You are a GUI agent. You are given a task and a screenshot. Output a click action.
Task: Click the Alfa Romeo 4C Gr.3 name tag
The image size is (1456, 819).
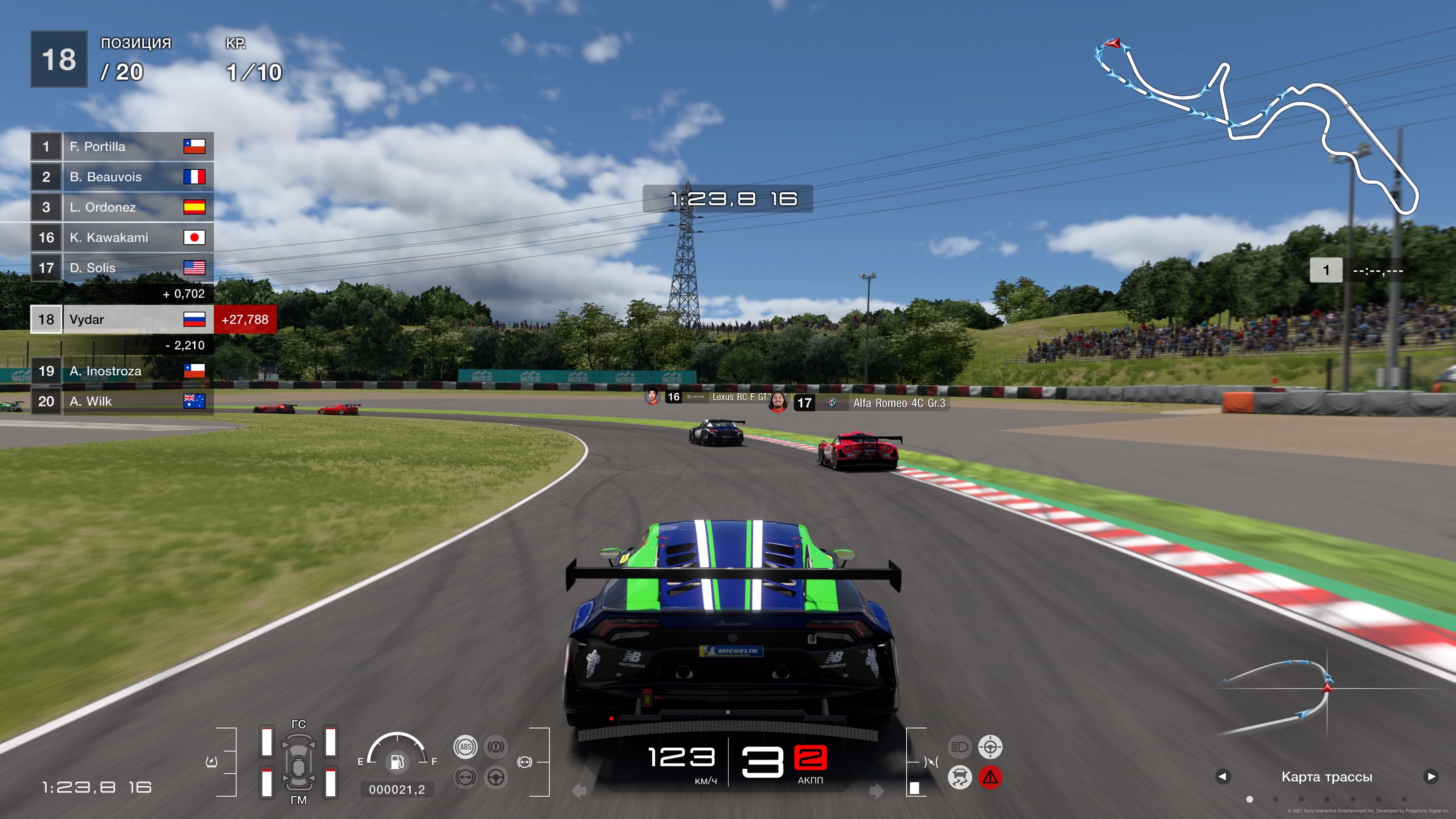click(898, 403)
